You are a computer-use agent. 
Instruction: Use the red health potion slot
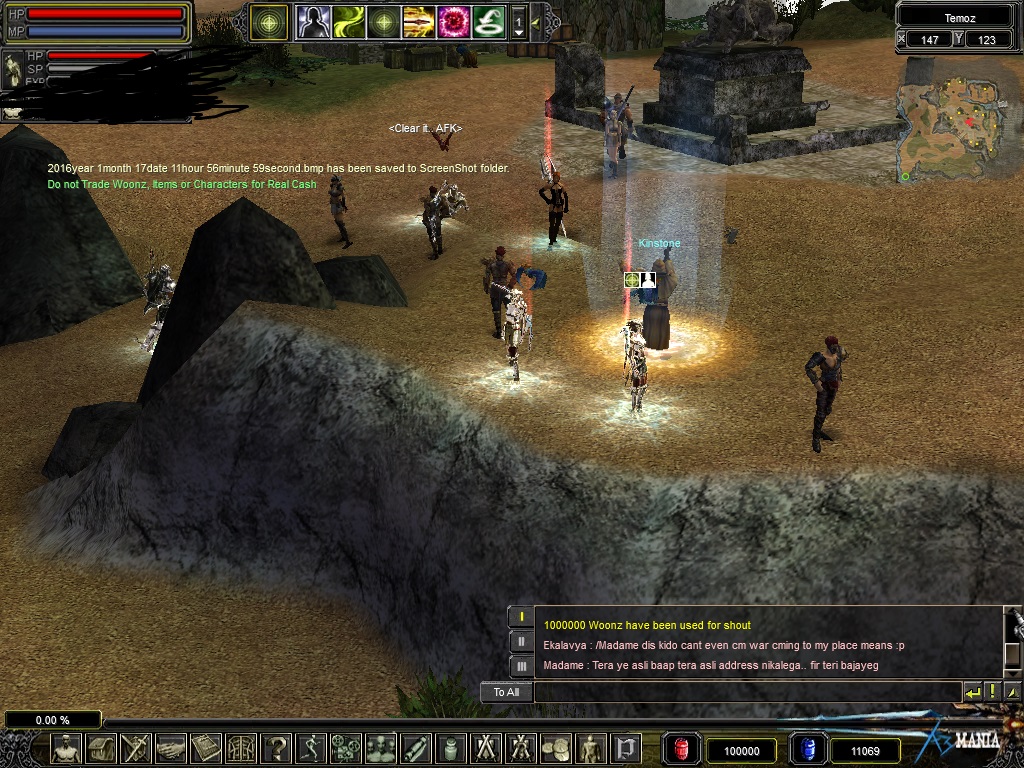coord(681,750)
